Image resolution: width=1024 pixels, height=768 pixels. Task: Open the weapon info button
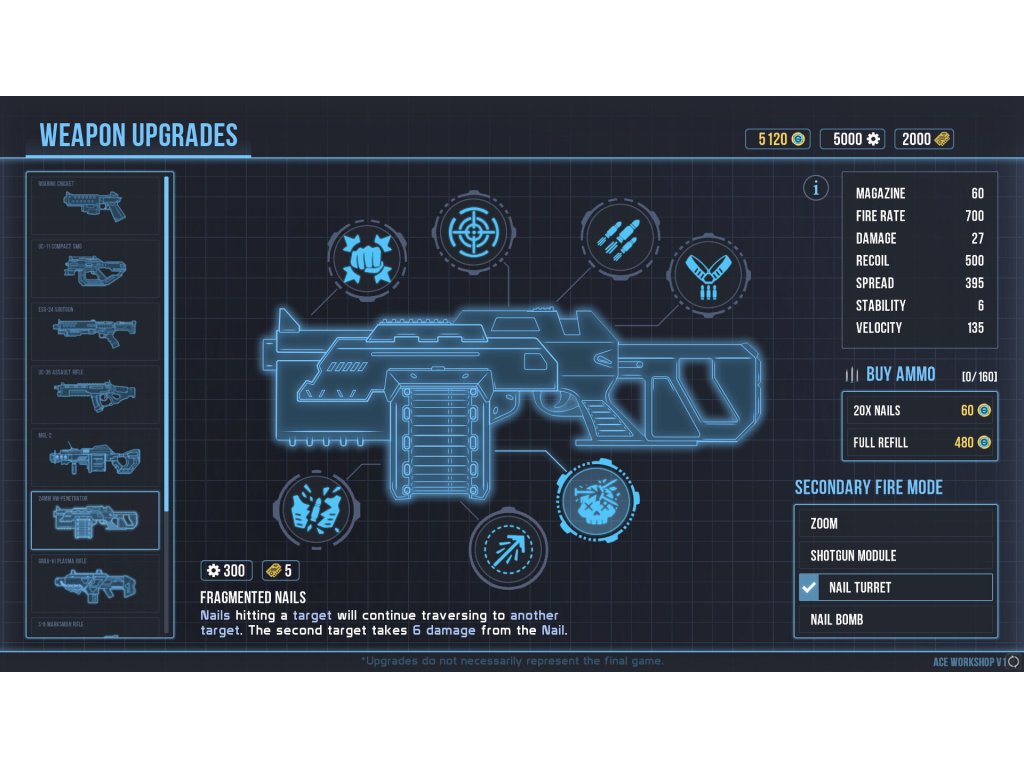[x=817, y=187]
